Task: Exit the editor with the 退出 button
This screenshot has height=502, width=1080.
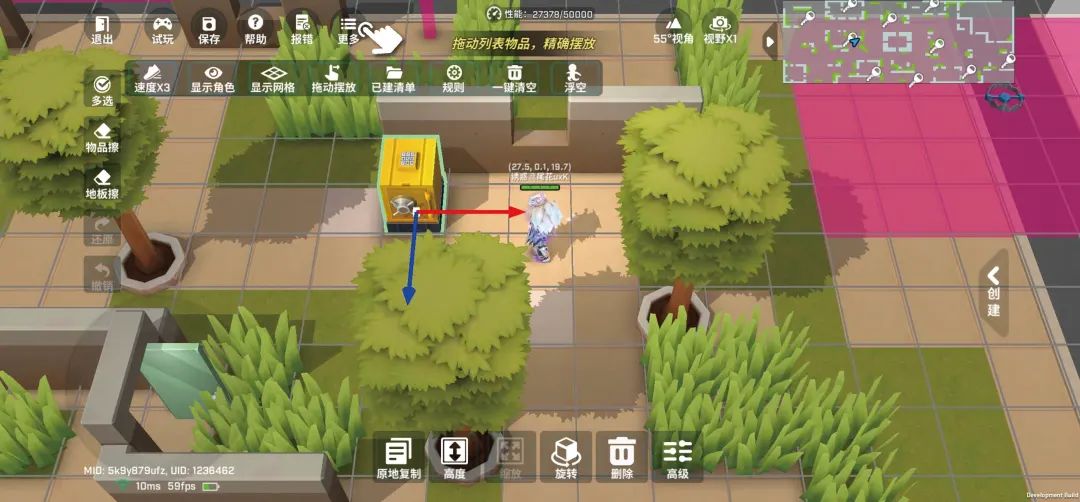Action: (102, 28)
